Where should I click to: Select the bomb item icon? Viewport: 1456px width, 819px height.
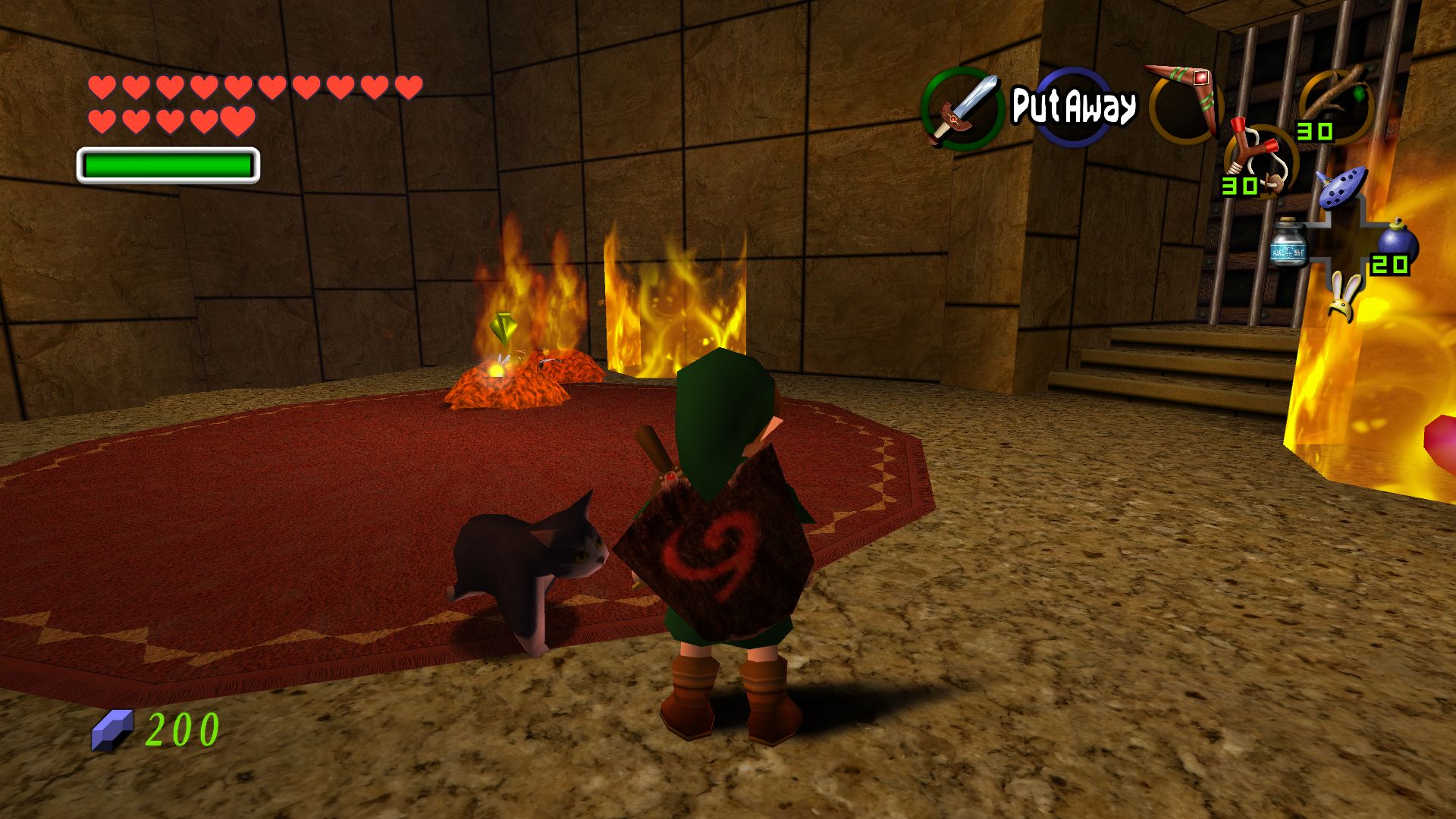(x=1396, y=244)
